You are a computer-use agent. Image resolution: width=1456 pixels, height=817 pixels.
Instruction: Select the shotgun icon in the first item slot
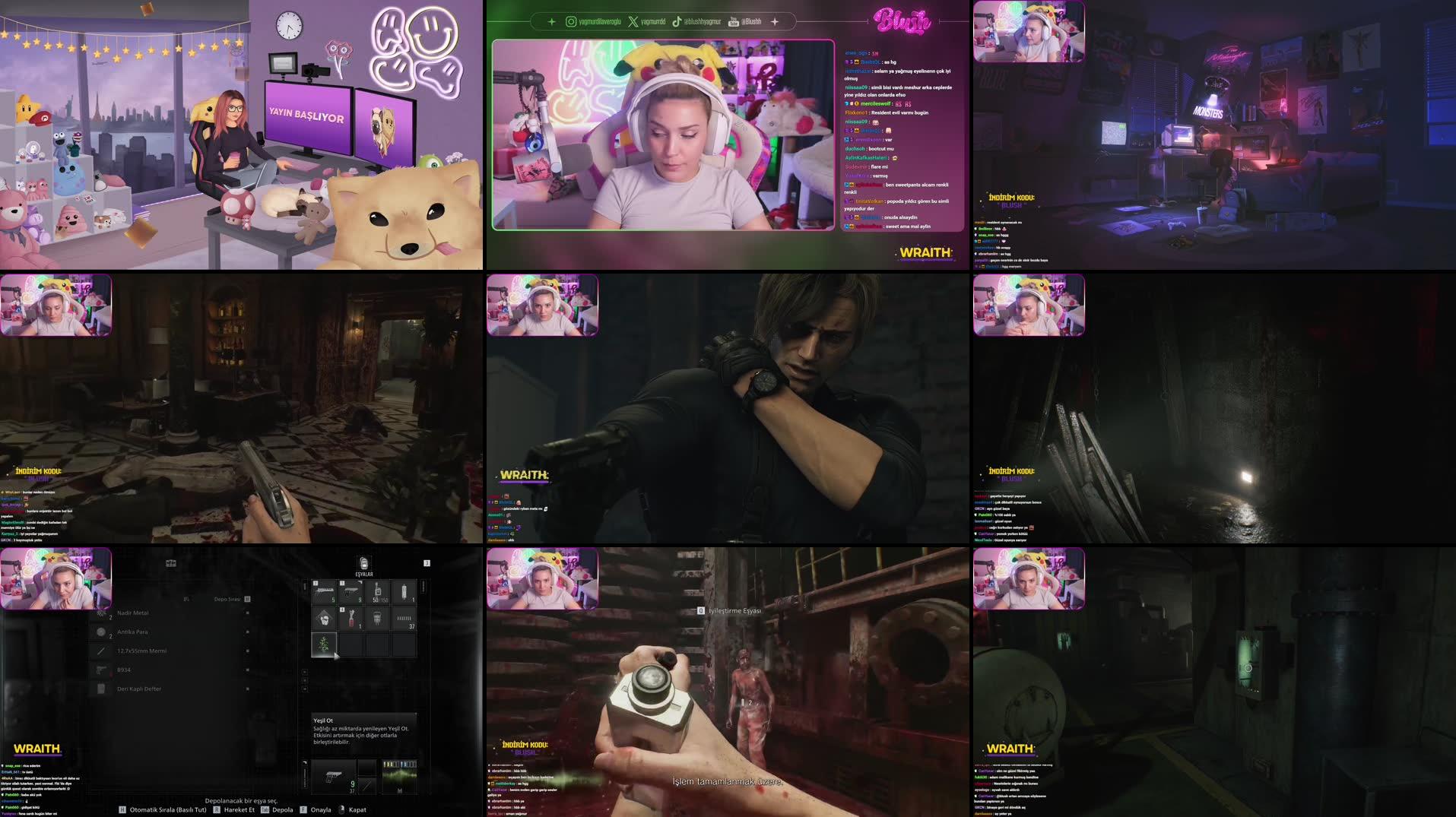[x=324, y=592]
